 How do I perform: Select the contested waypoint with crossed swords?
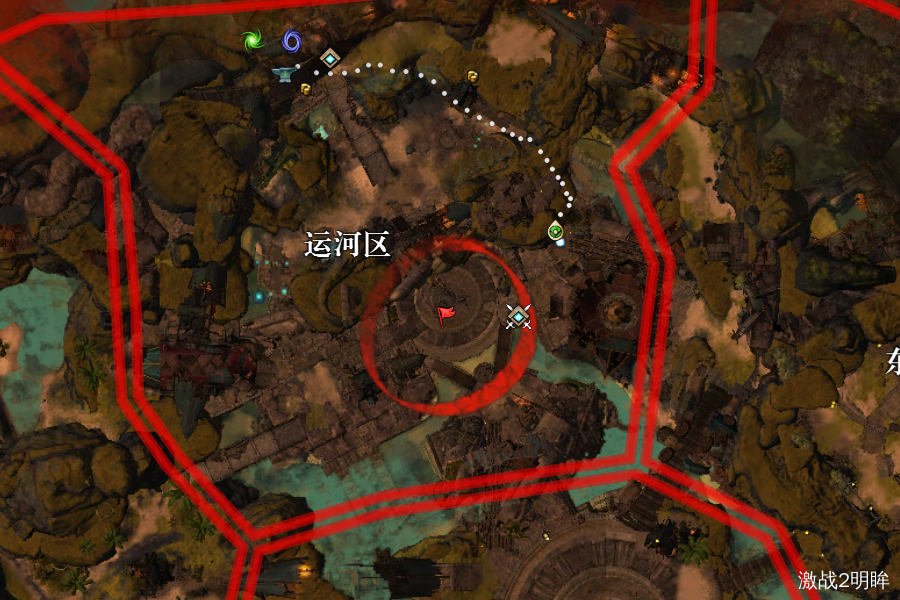coord(518,317)
